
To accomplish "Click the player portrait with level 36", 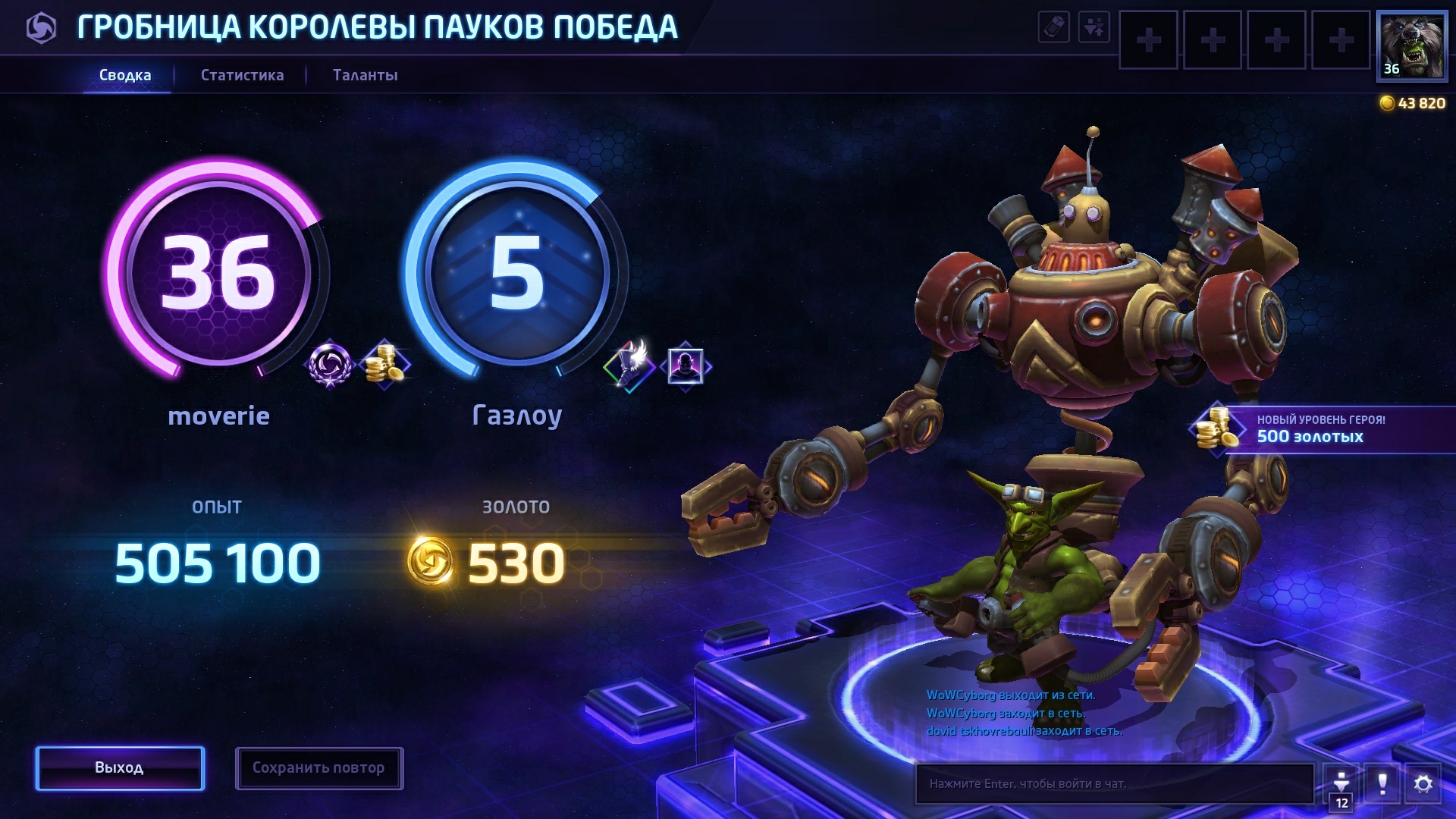I will tap(1411, 45).
